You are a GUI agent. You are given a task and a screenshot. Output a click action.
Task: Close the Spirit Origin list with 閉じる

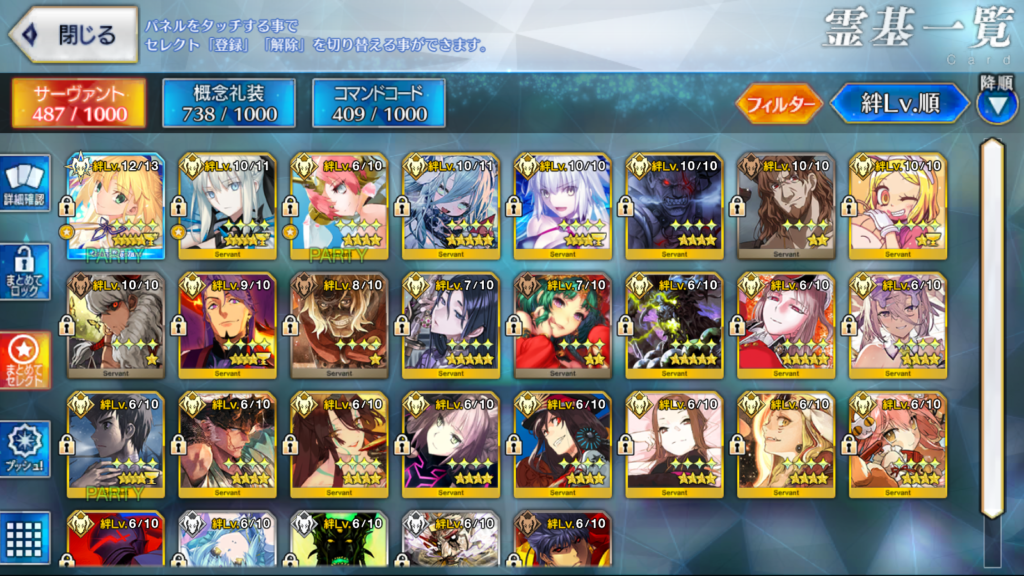click(74, 34)
